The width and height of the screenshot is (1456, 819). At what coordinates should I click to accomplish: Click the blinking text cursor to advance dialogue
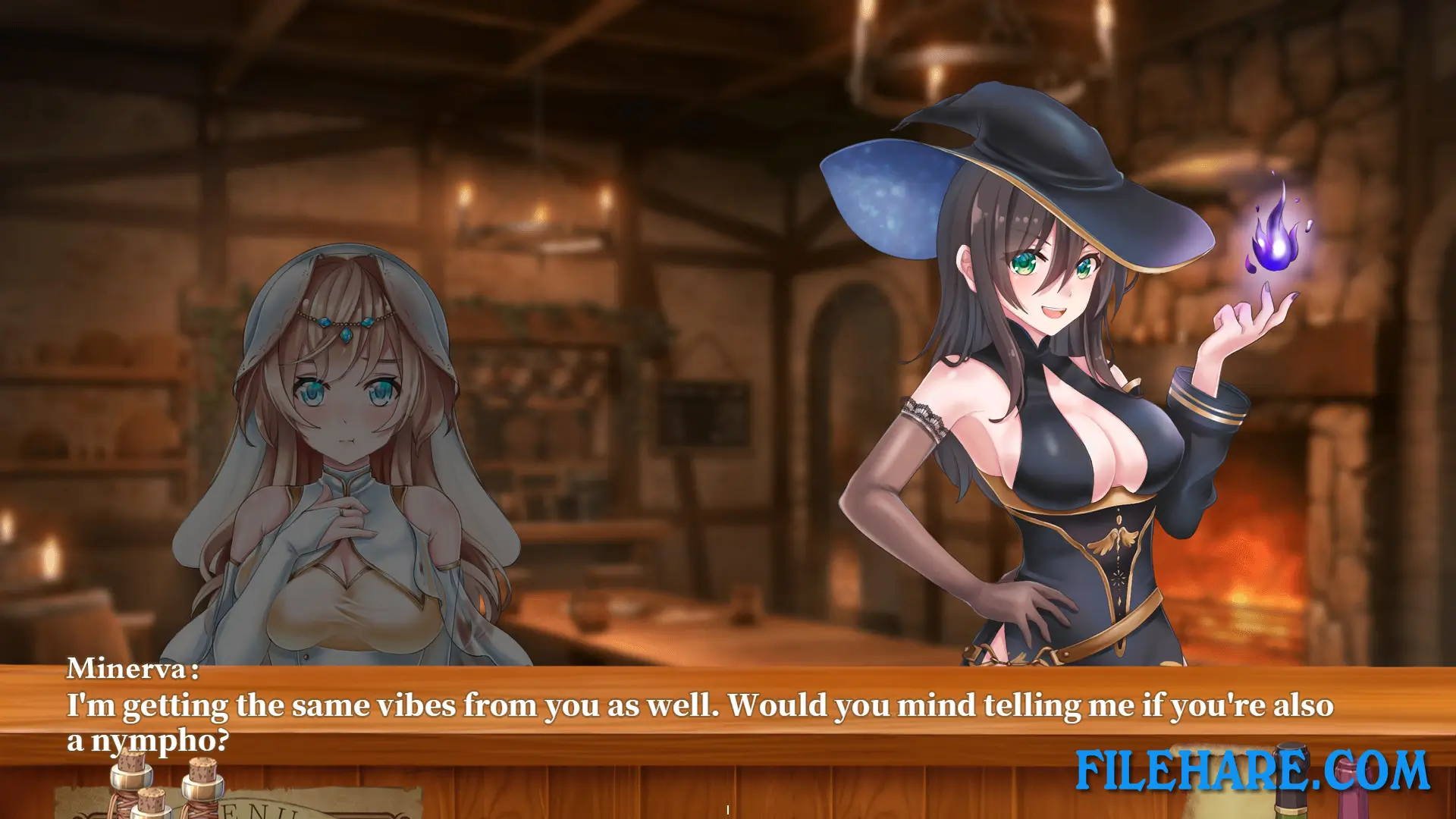pos(727,808)
